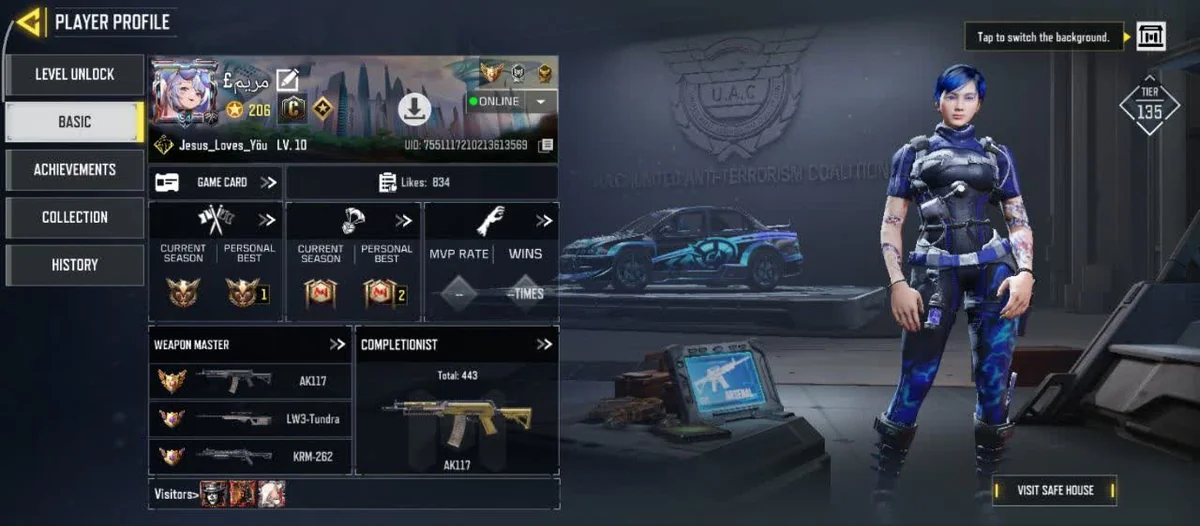This screenshot has height=526, width=1200.
Task: Switch the background using the top icon
Action: [1150, 37]
